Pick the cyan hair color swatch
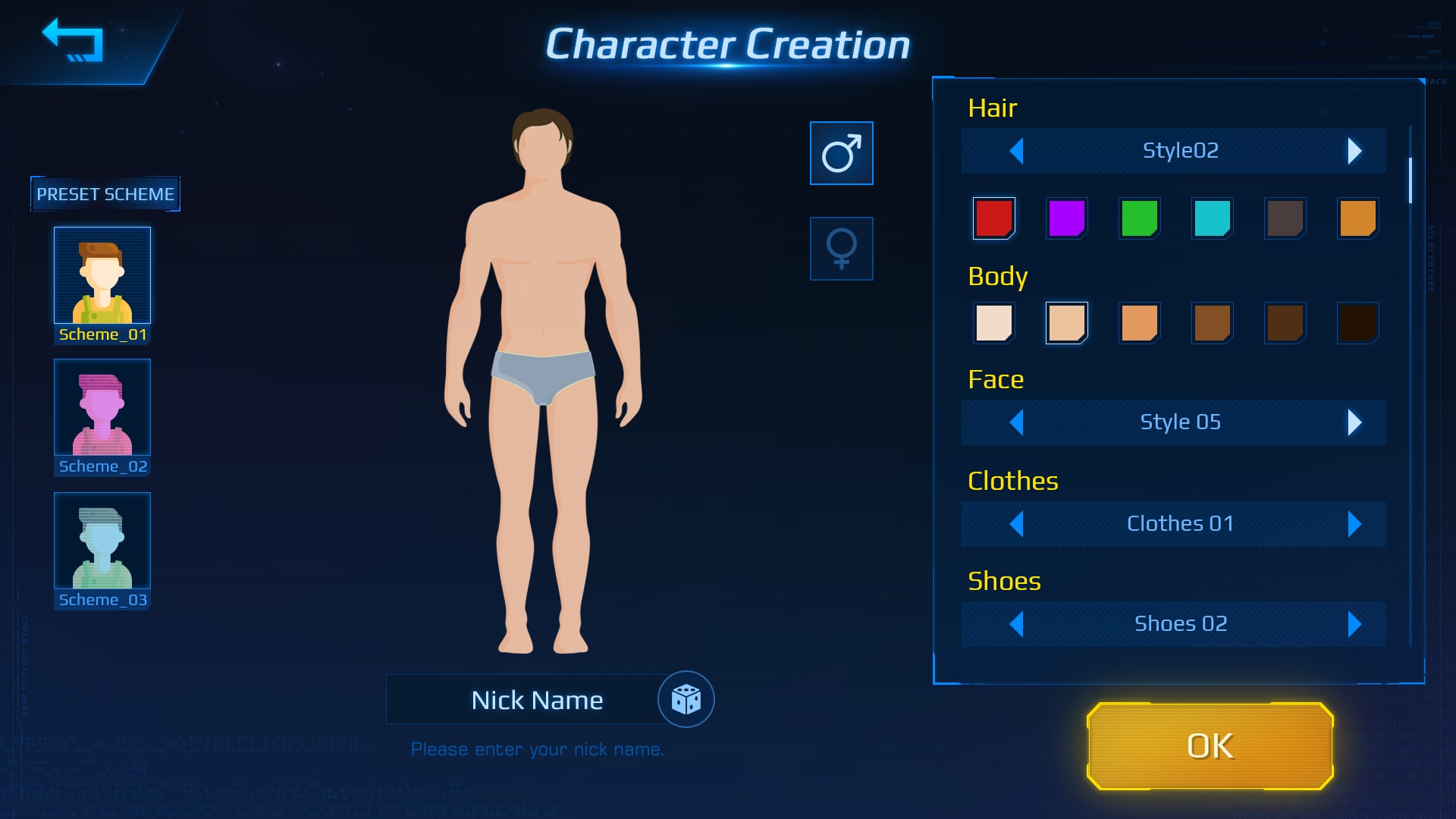The image size is (1456, 819). tap(1212, 218)
